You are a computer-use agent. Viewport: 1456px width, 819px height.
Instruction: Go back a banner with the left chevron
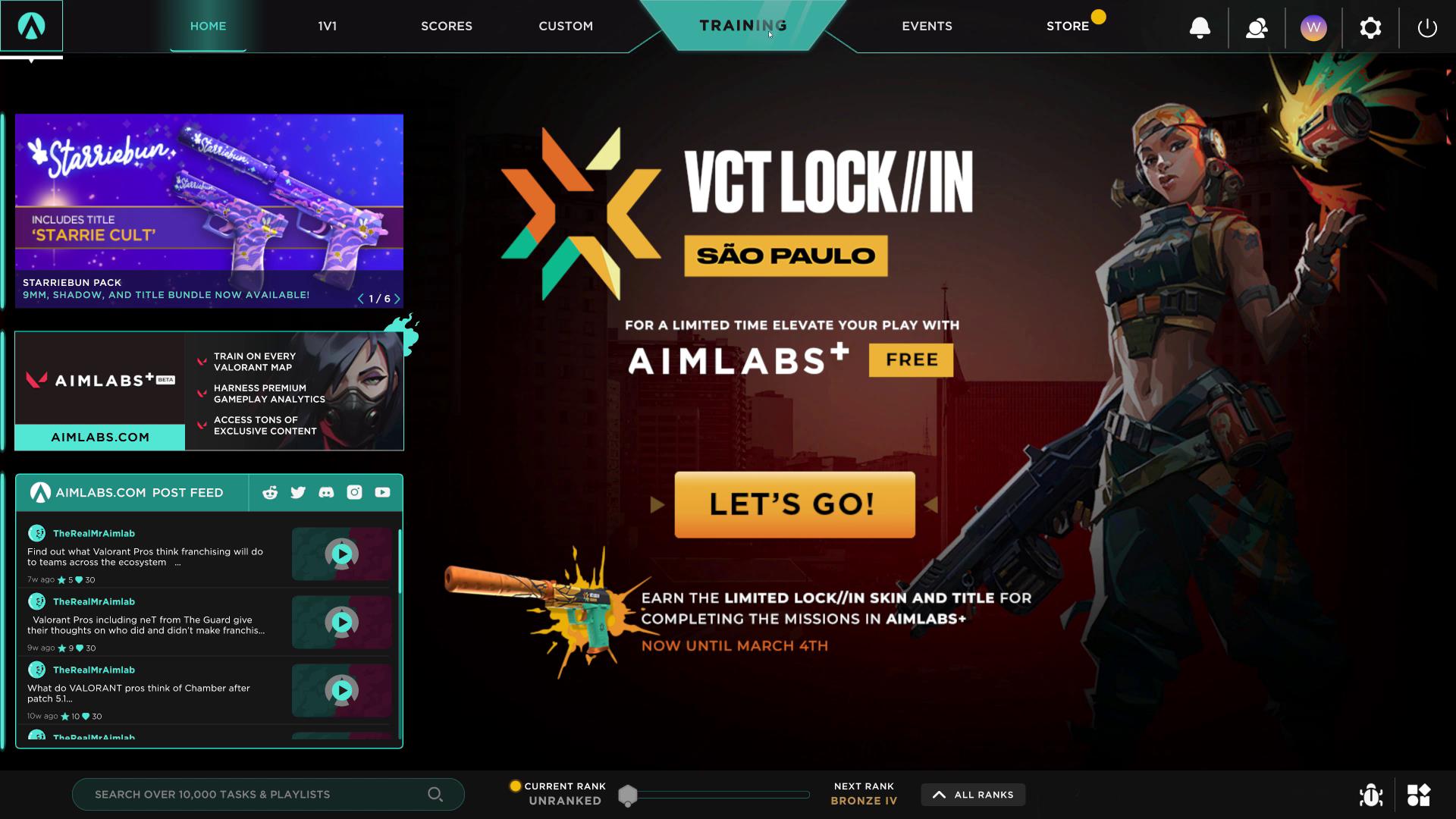click(361, 299)
